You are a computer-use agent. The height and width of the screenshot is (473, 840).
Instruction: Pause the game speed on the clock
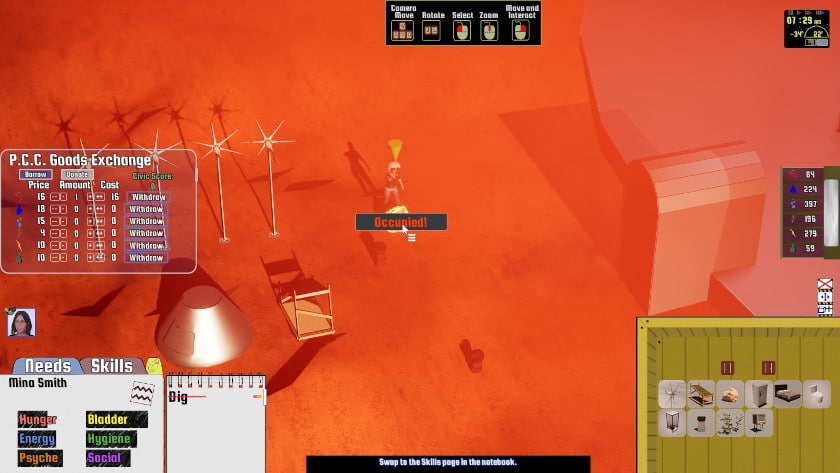790,14
